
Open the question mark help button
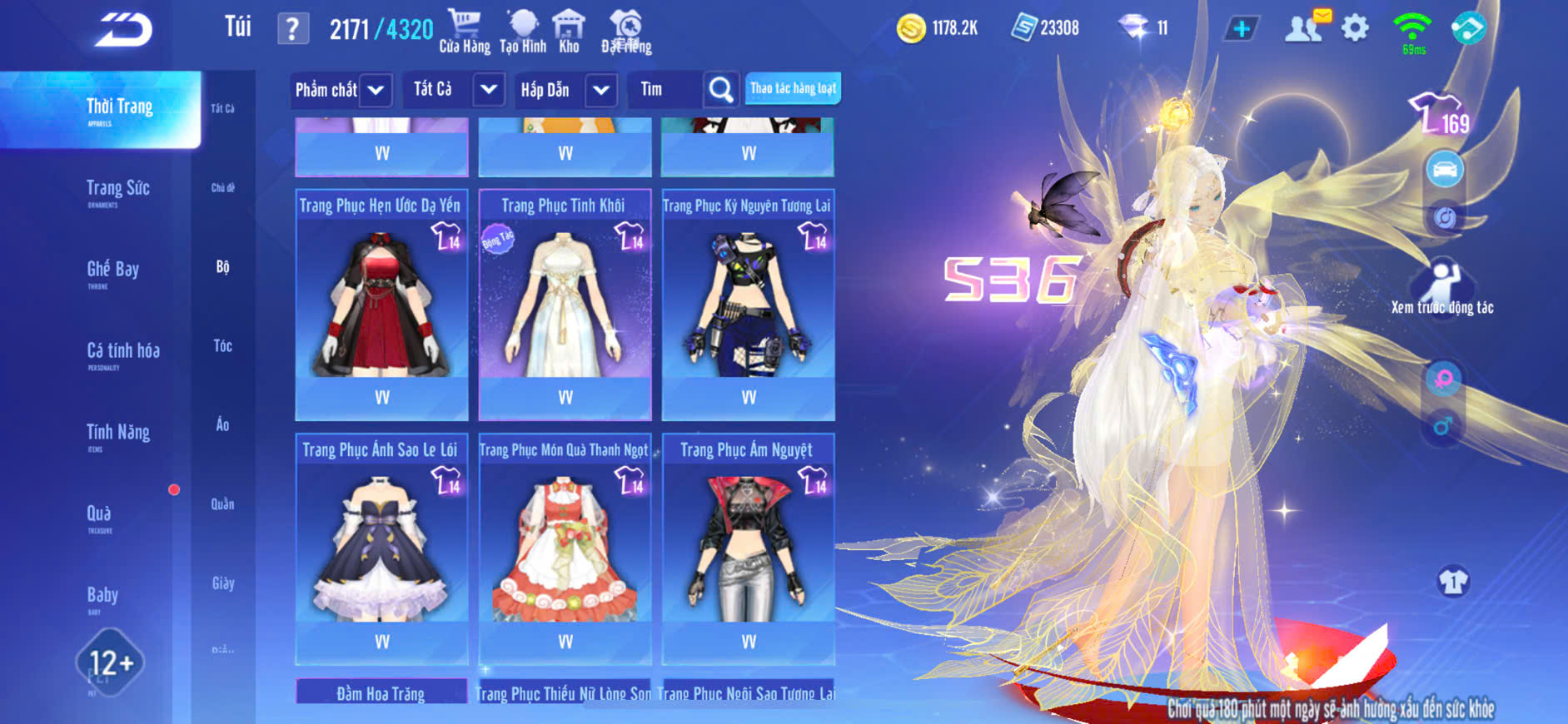coord(292,29)
